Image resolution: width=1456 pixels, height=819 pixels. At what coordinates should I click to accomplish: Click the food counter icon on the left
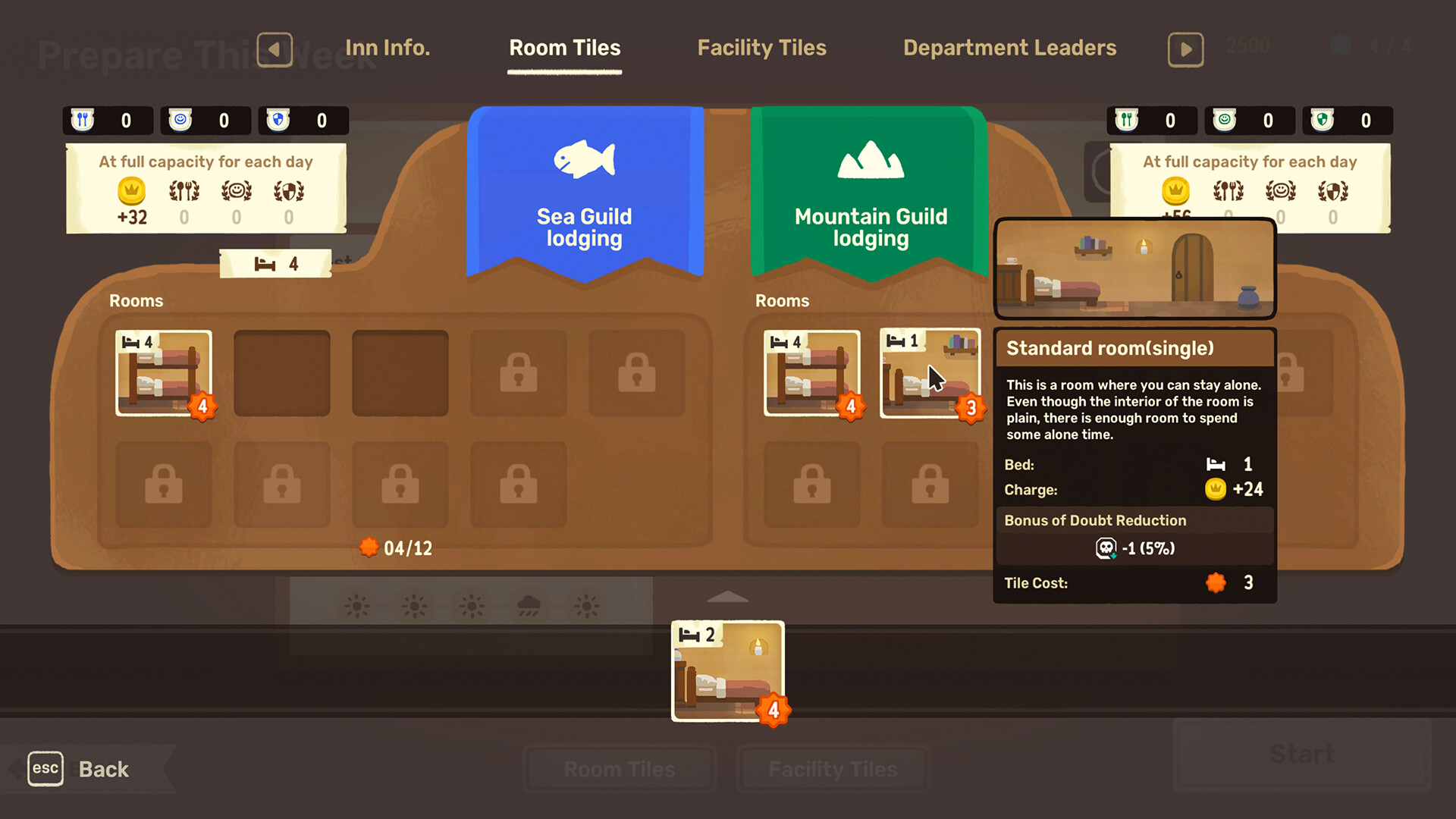click(82, 120)
